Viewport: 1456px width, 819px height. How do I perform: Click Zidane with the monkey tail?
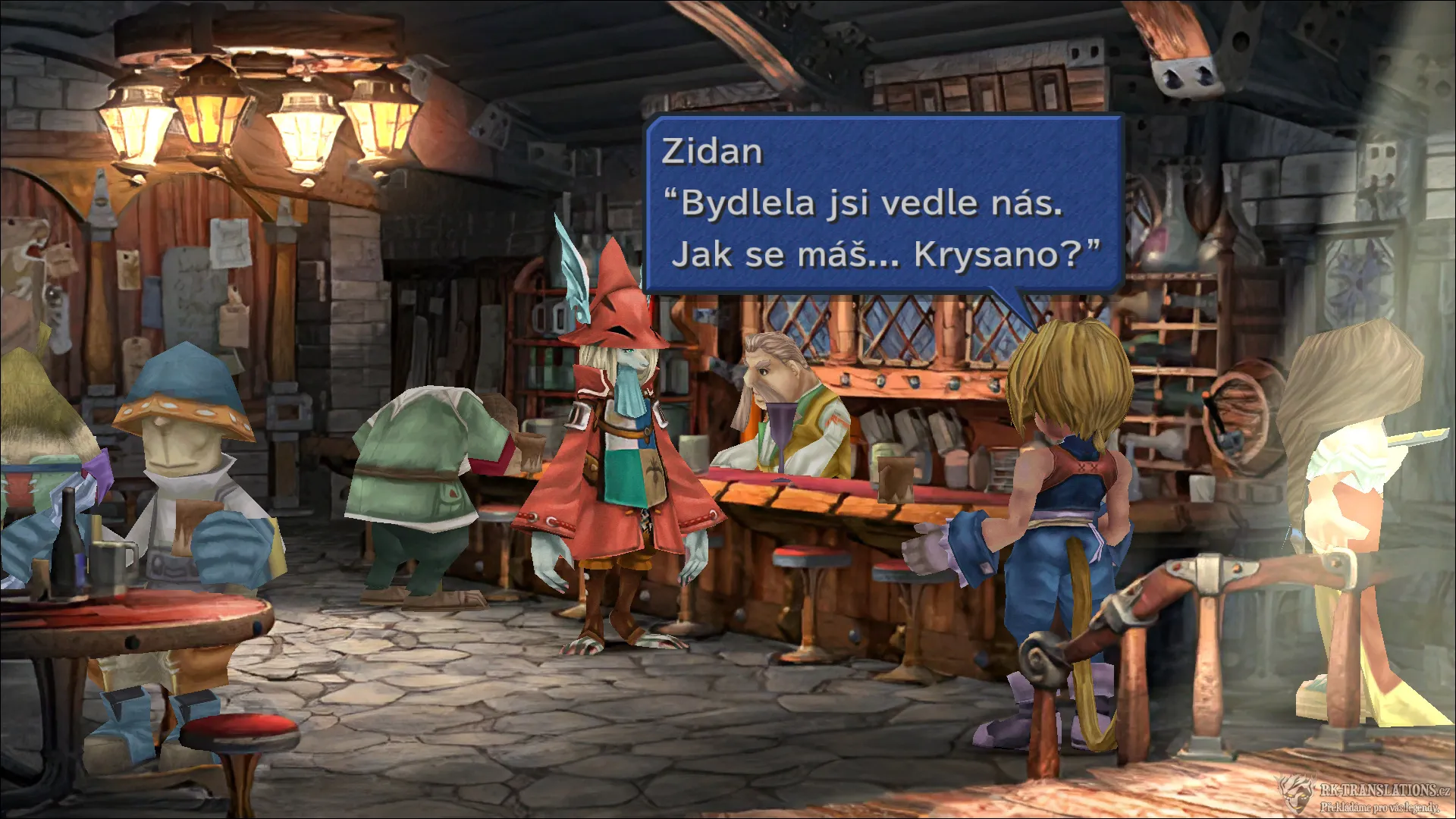pyautogui.click(x=1062, y=516)
